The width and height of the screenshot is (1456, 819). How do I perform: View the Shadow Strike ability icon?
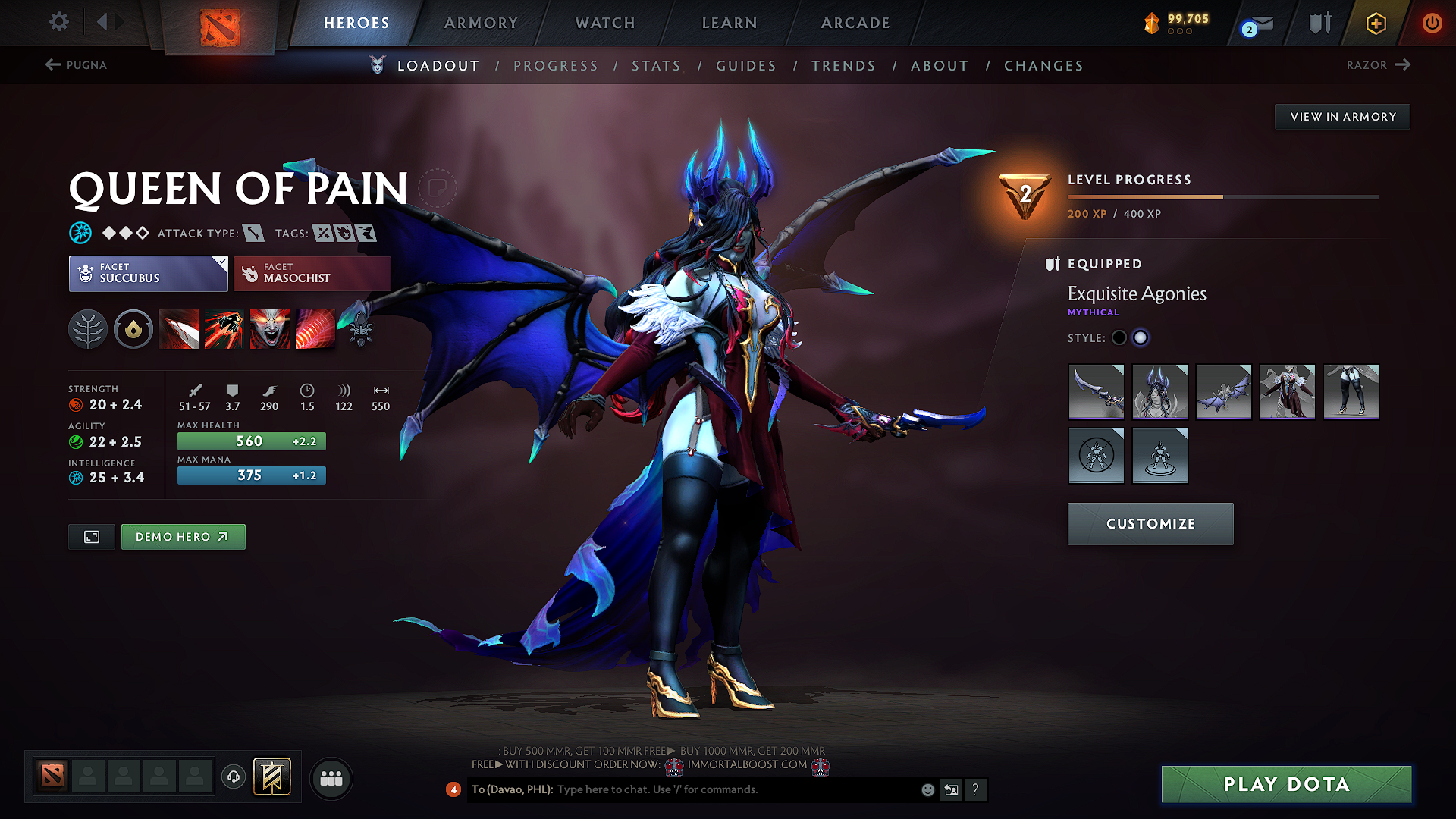pos(179,329)
